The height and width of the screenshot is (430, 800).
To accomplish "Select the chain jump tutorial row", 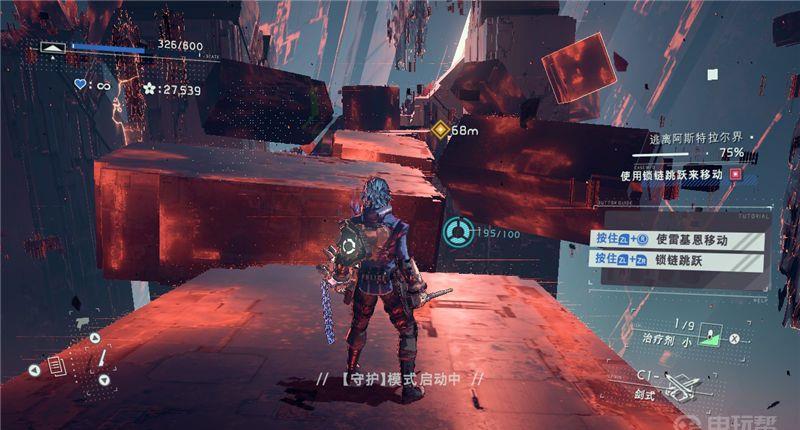I will [680, 258].
